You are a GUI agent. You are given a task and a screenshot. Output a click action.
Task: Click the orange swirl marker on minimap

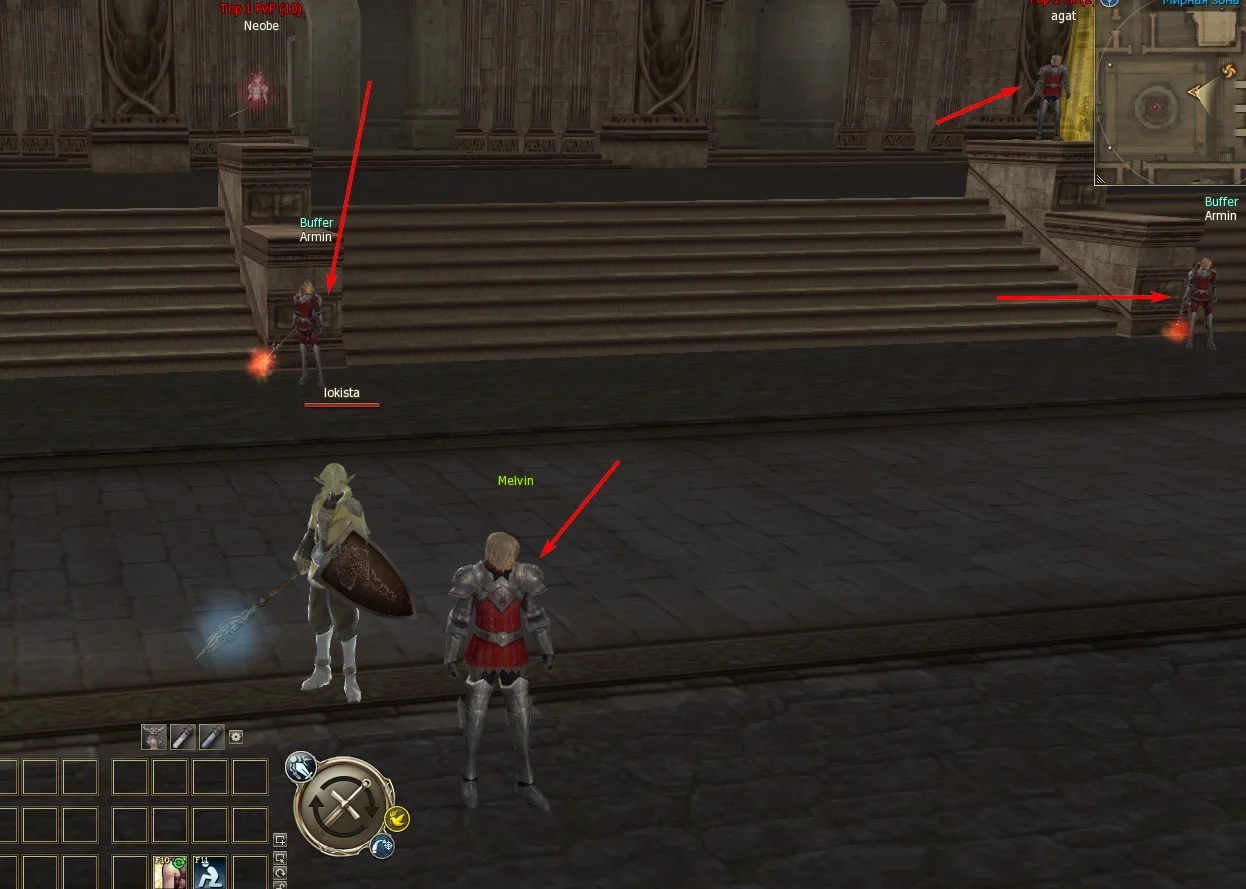click(x=1230, y=71)
